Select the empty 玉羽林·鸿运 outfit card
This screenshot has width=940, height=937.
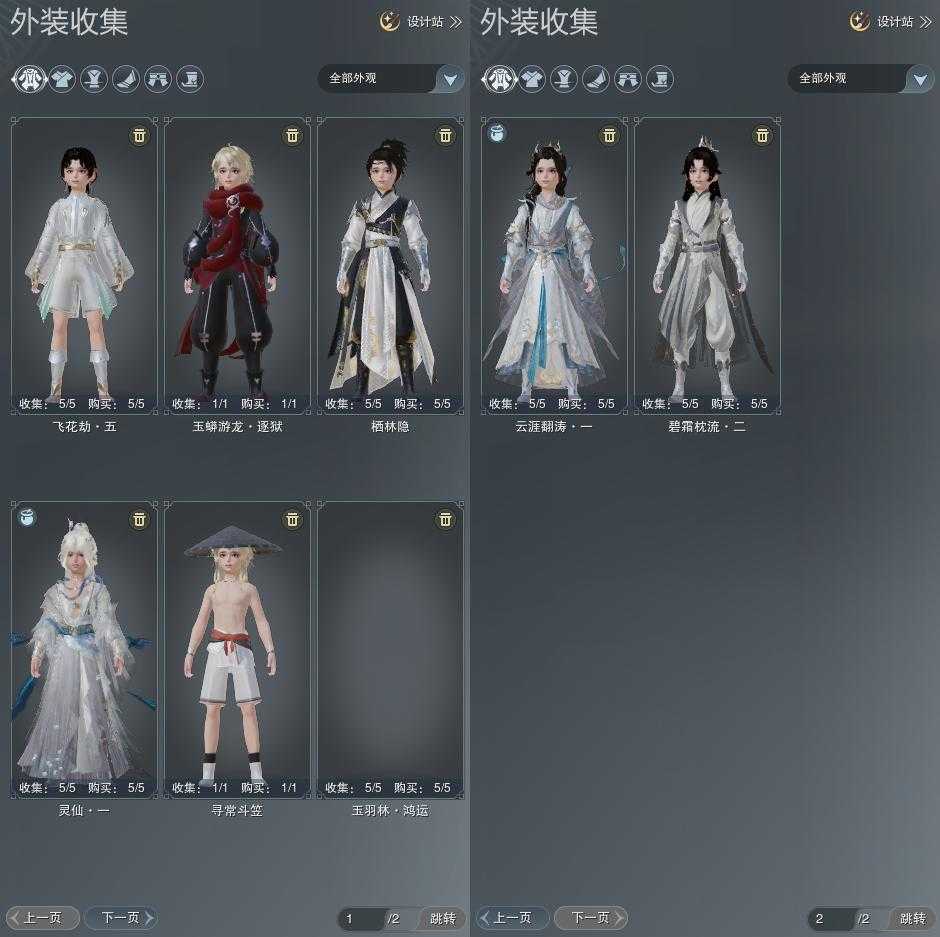coord(390,650)
